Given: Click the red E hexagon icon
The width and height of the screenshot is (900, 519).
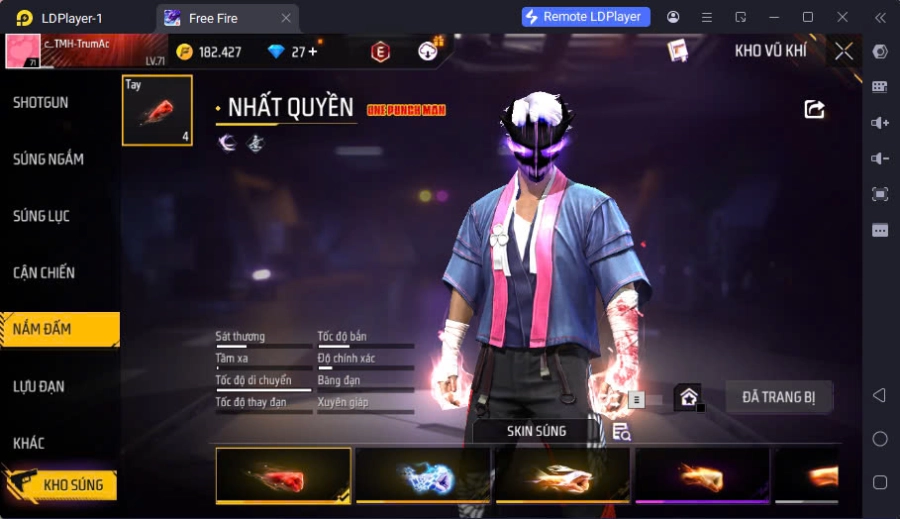Looking at the screenshot, I should pos(380,52).
